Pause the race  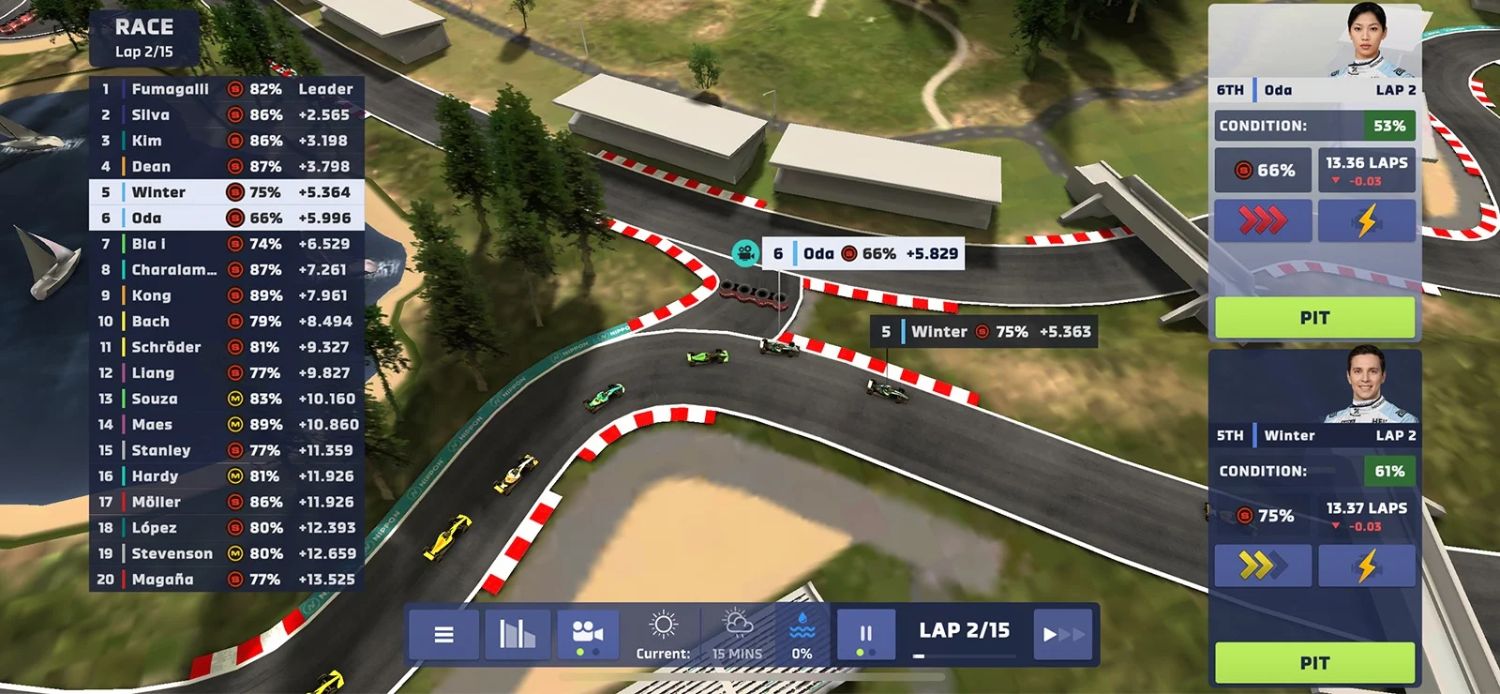(x=866, y=635)
